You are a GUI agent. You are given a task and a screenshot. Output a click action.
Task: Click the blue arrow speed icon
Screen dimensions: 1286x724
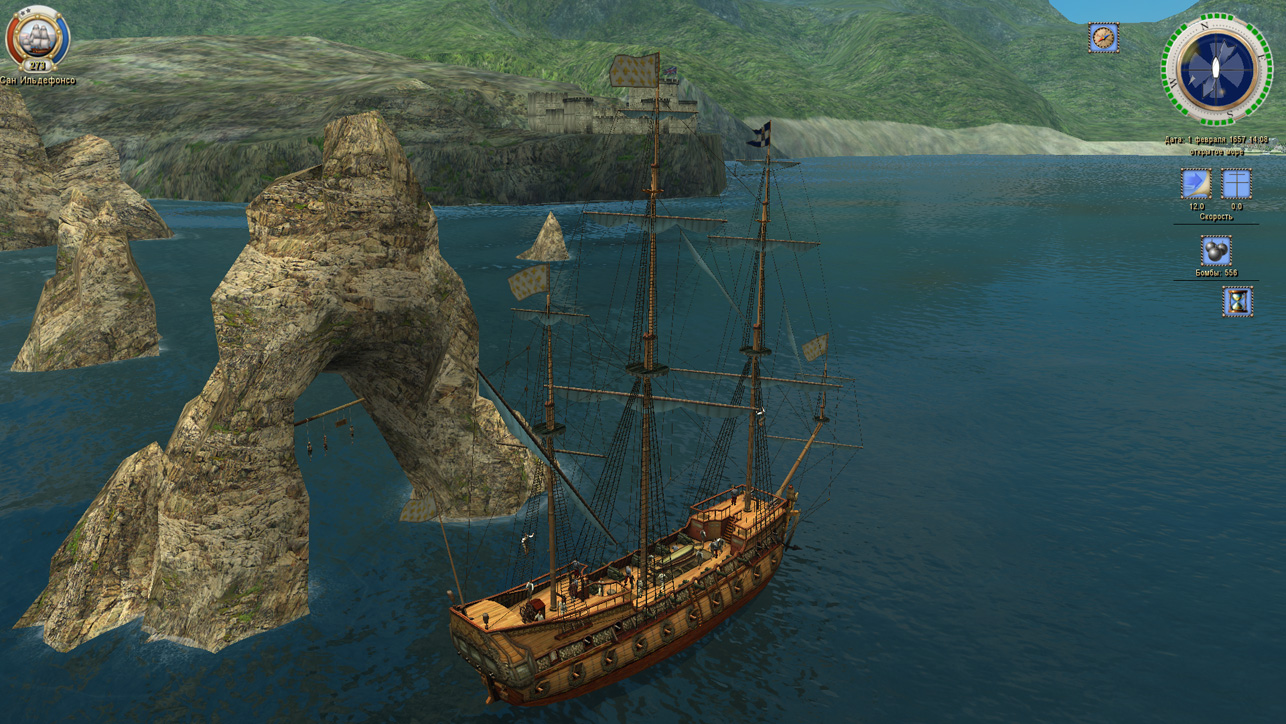click(1196, 184)
